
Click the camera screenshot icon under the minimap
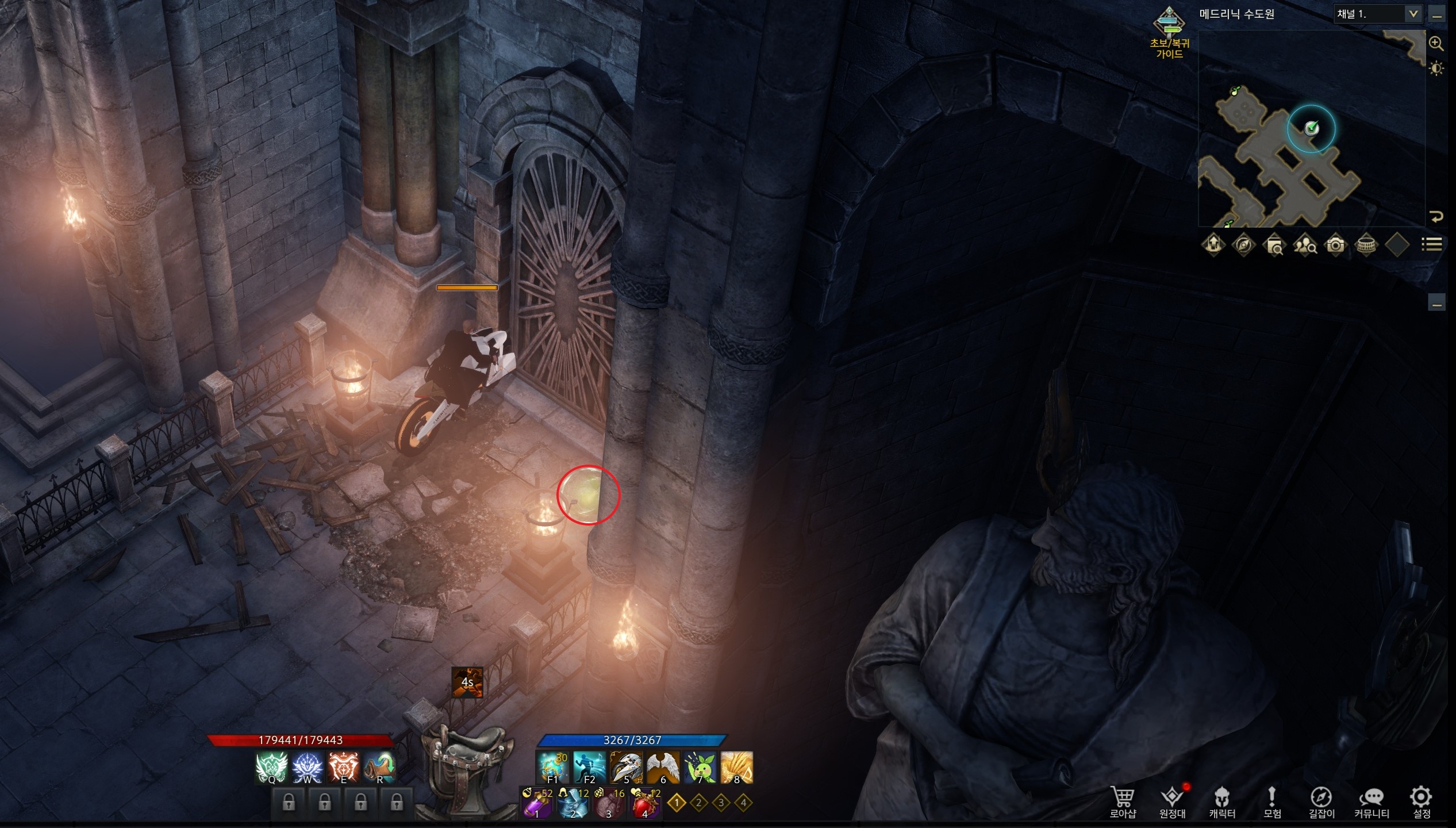point(1335,245)
